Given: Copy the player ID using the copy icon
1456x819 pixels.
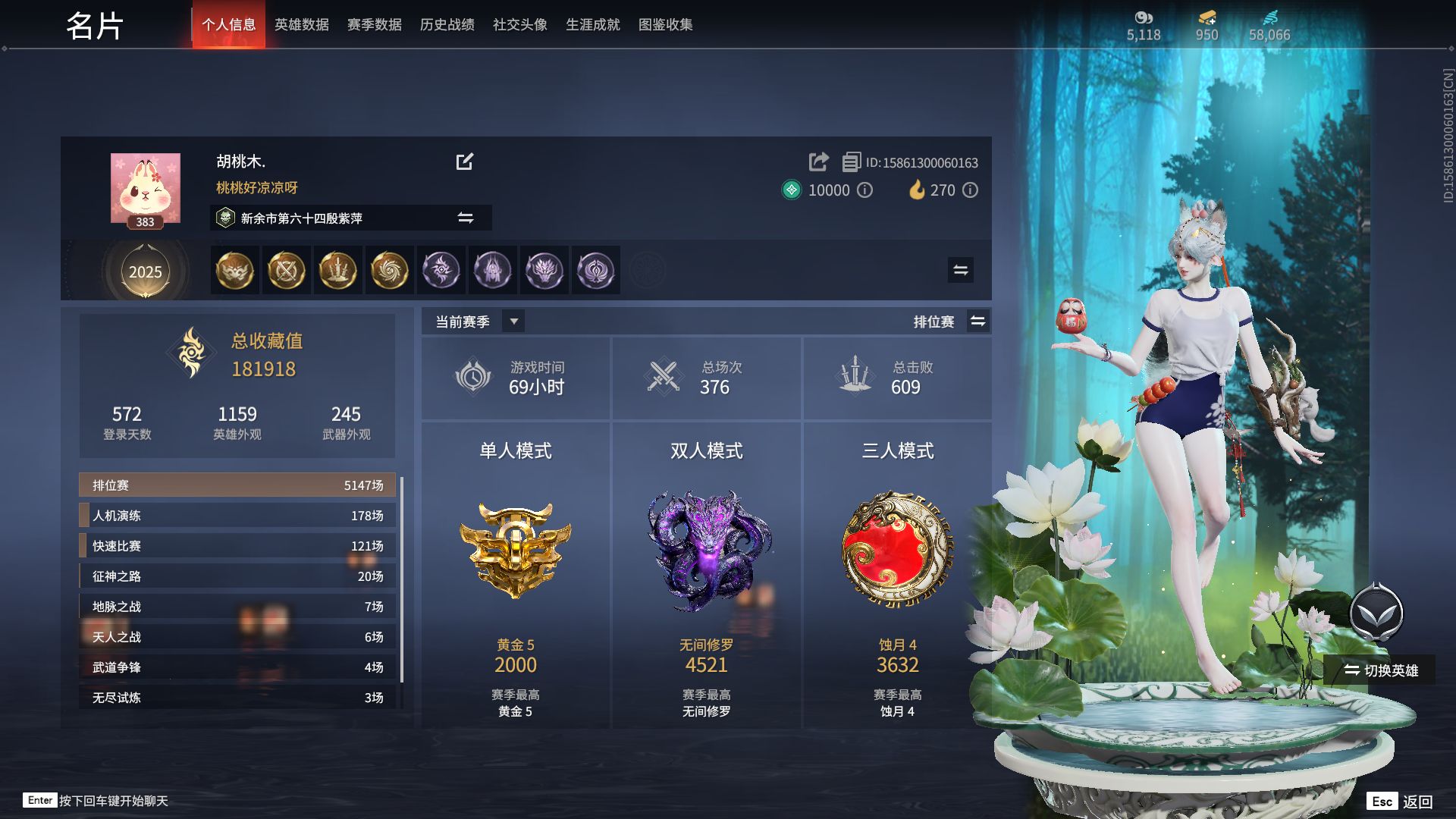Looking at the screenshot, I should (x=851, y=162).
